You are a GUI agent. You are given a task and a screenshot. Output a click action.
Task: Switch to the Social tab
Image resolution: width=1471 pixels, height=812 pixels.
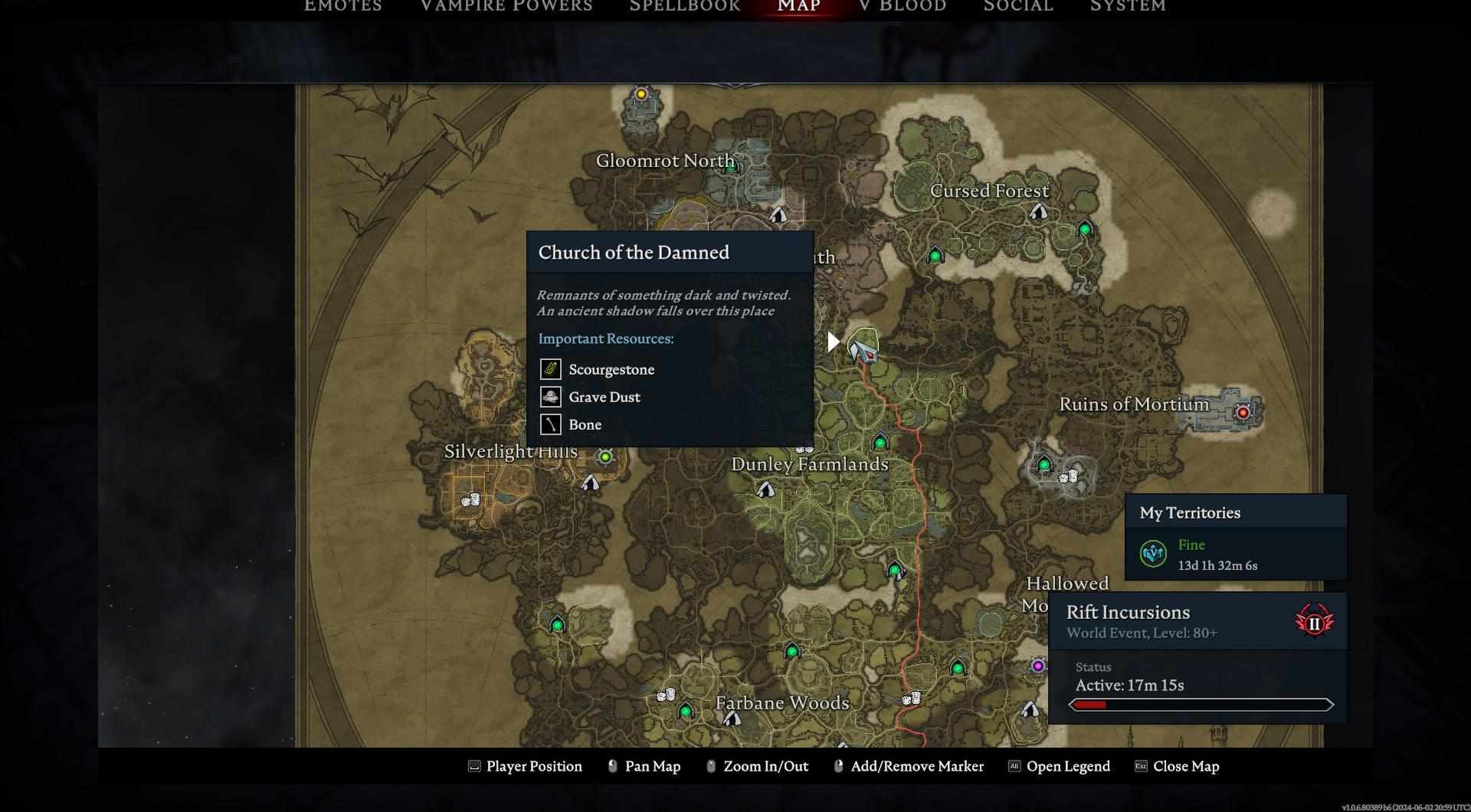click(1018, 6)
